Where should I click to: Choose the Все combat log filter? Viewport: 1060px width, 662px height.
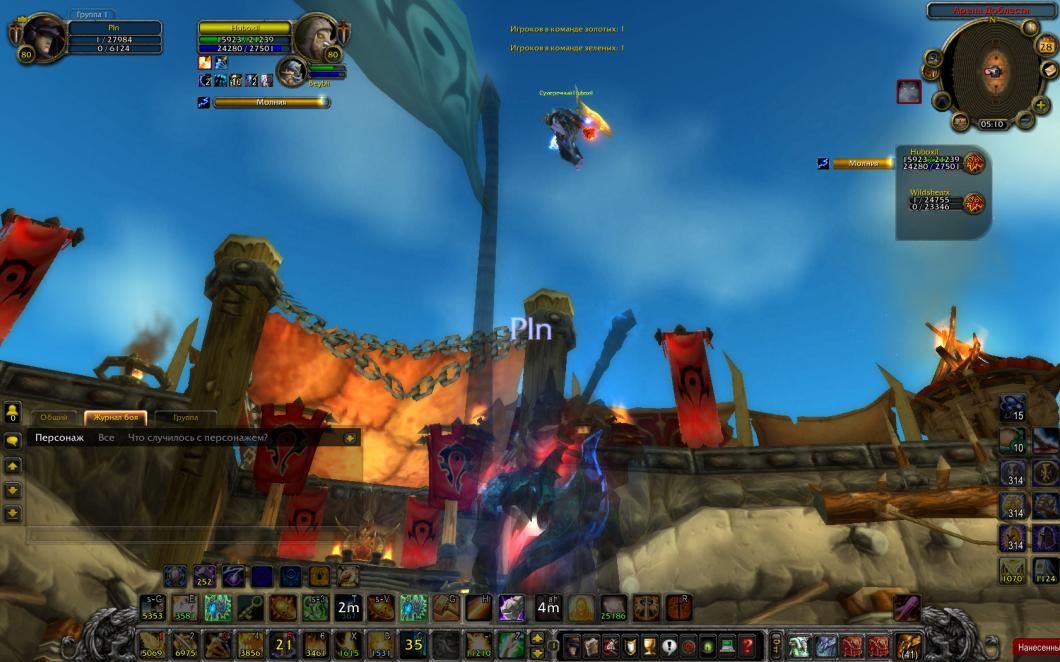[x=106, y=438]
